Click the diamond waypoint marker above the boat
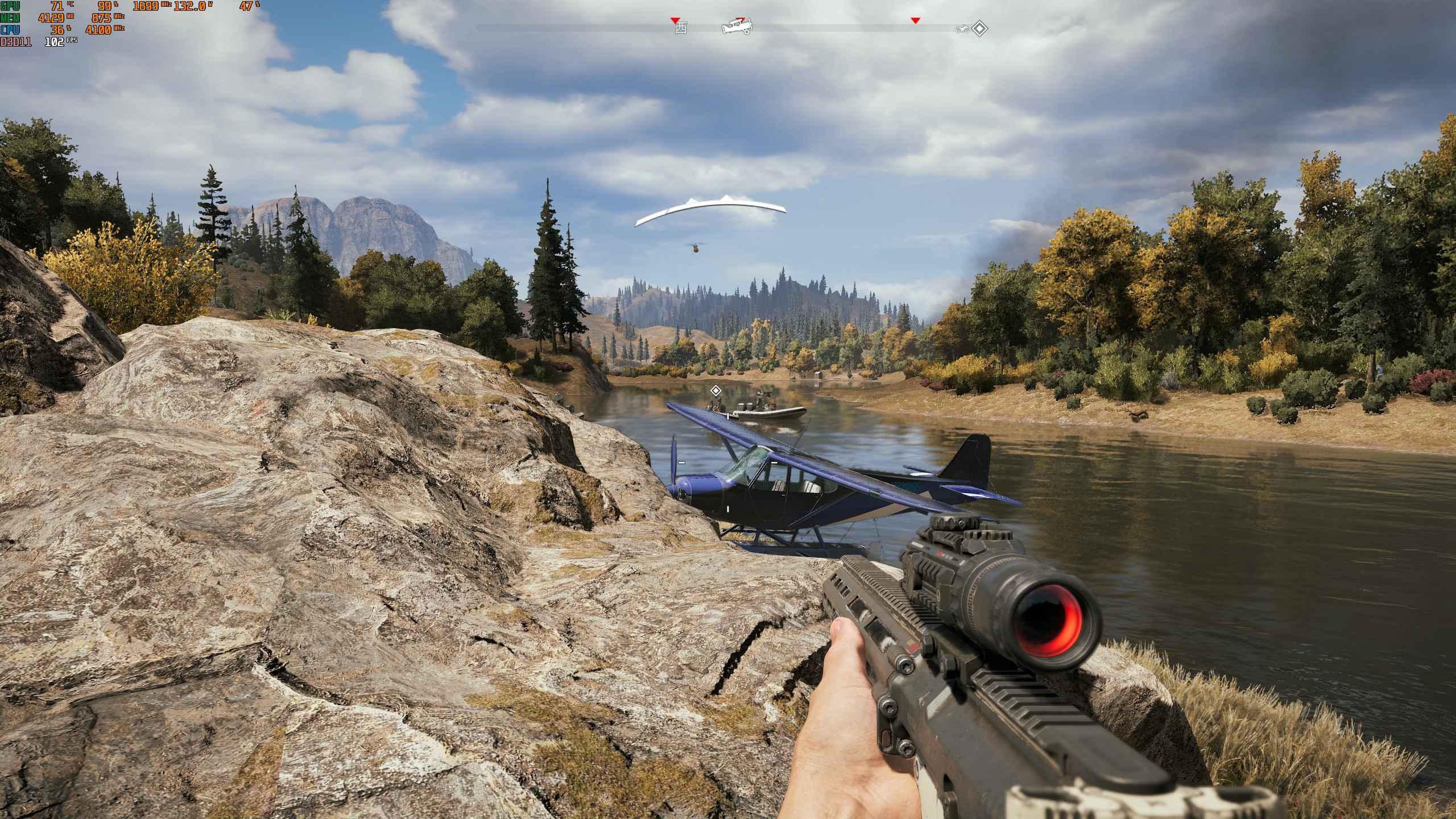The height and width of the screenshot is (819, 1456). (716, 390)
